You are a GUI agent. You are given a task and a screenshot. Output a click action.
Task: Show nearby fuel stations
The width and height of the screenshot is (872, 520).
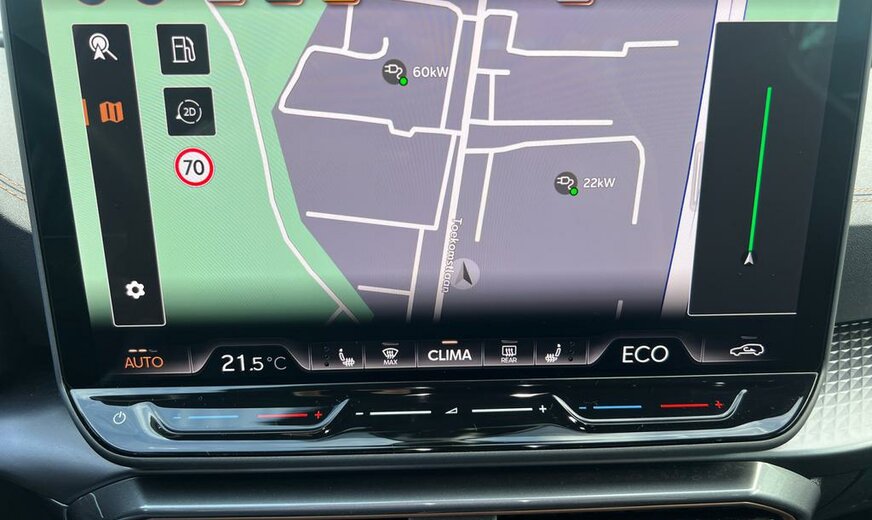pyautogui.click(x=183, y=50)
